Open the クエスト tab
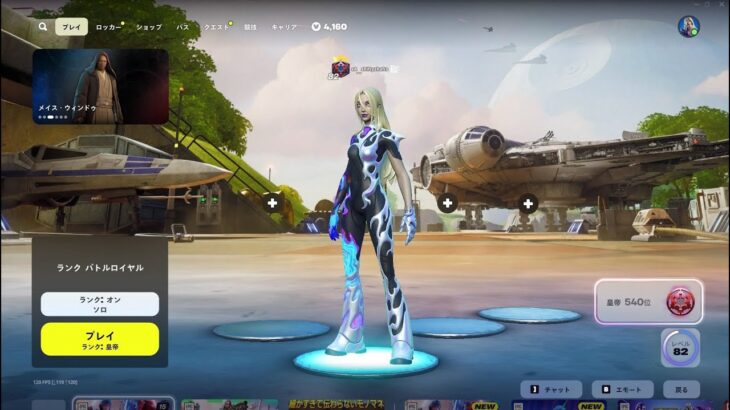 point(216,27)
